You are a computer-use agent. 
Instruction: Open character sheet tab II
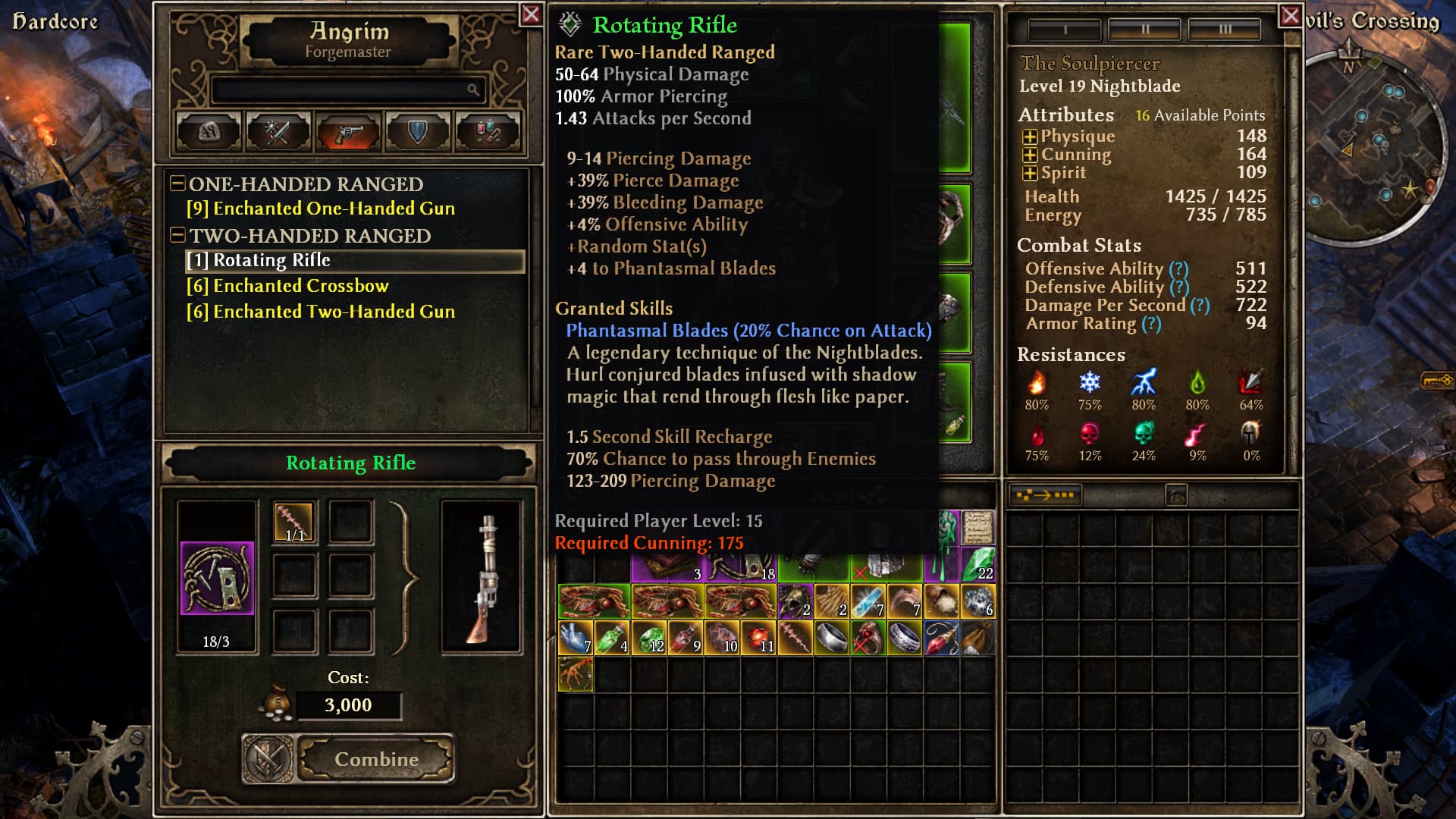tap(1145, 30)
